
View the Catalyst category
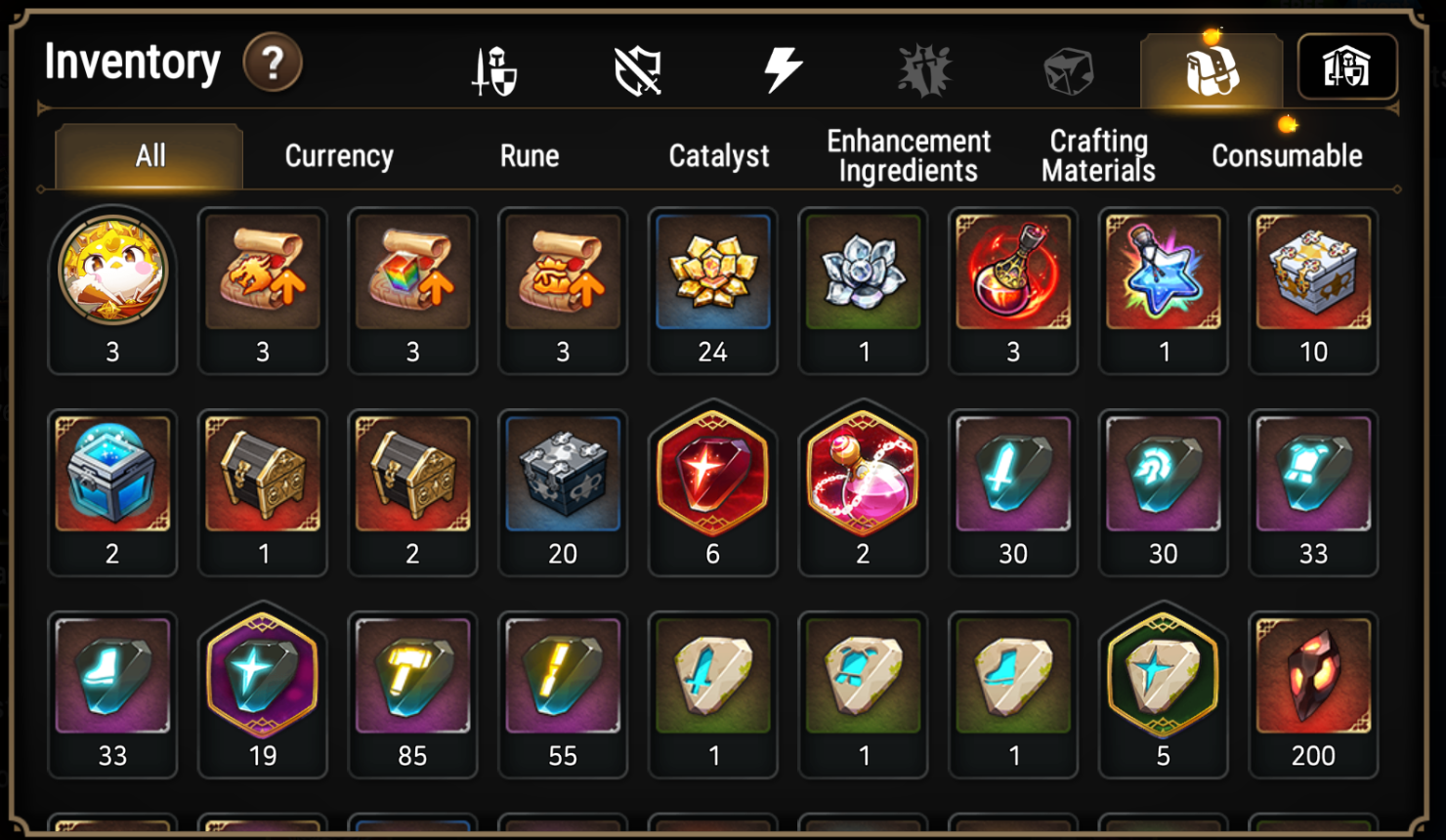pyautogui.click(x=718, y=155)
